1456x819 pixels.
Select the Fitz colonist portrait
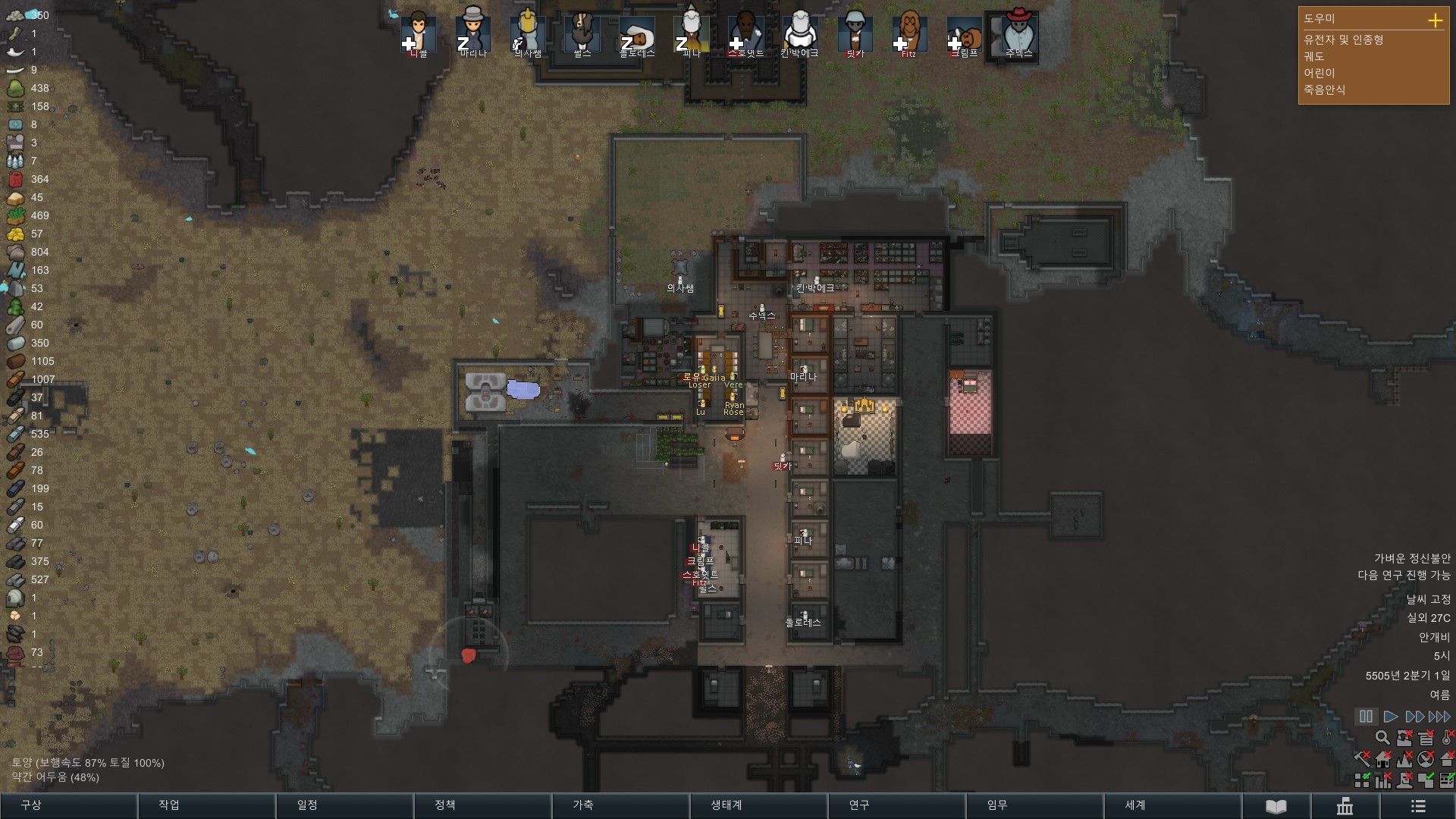pyautogui.click(x=909, y=34)
